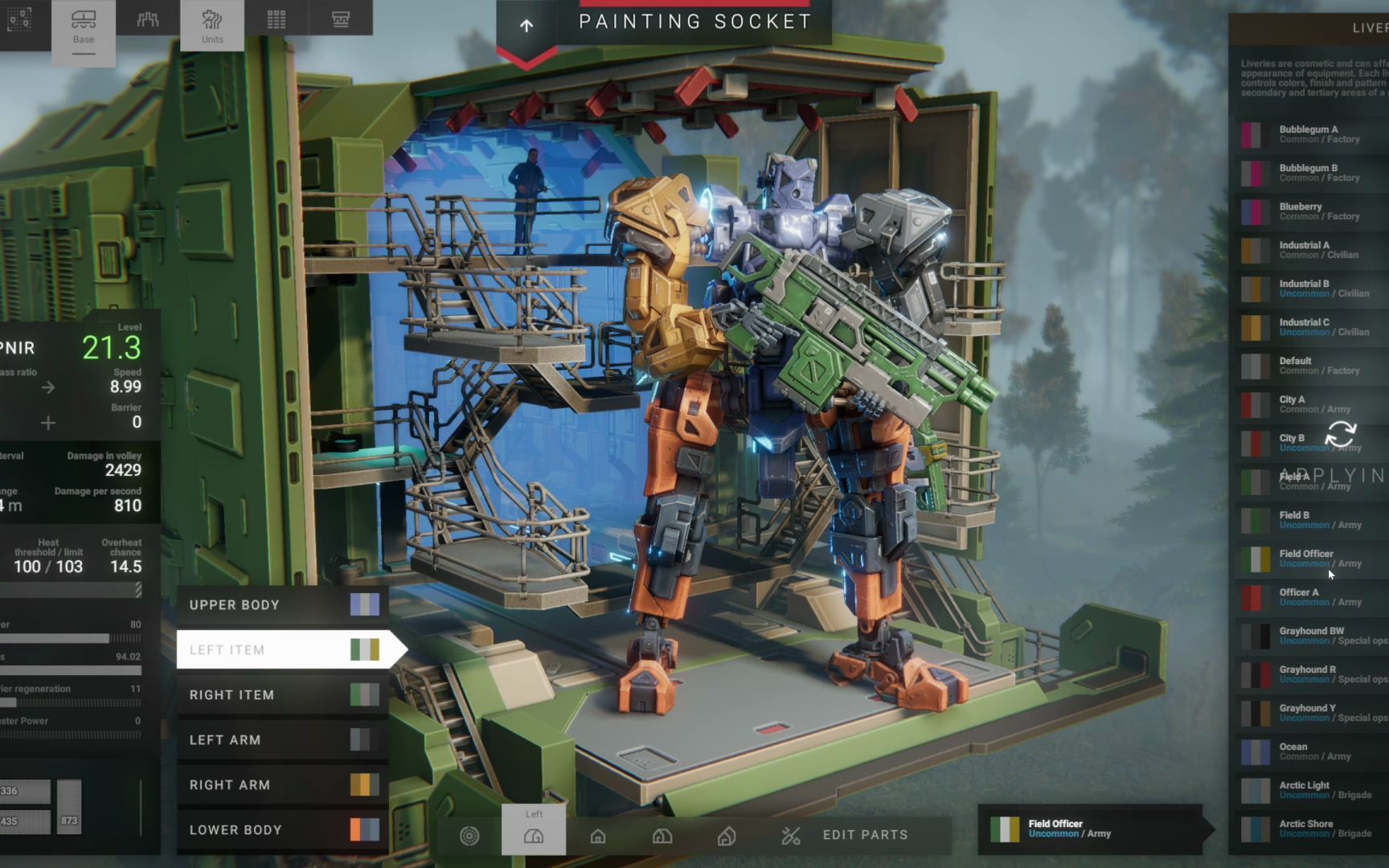This screenshot has width=1389, height=868.
Task: Pick the Field Officer livery
Action: coord(1310,559)
